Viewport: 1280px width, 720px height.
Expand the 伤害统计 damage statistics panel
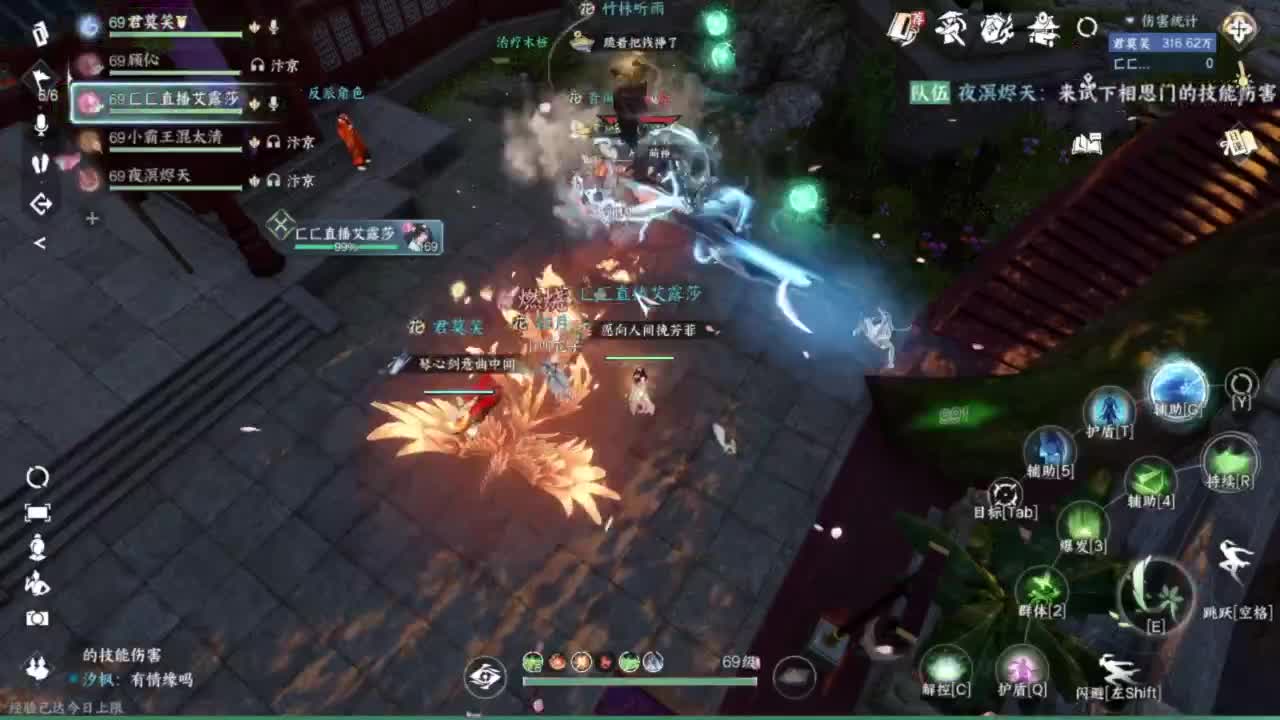tap(1129, 21)
